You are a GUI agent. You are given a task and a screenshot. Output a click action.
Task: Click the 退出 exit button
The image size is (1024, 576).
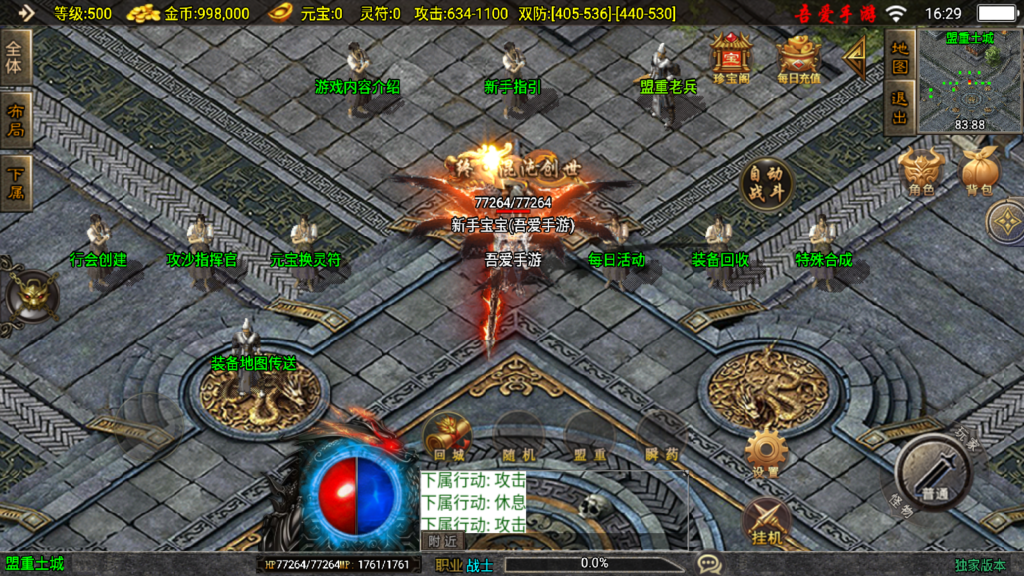pyautogui.click(x=899, y=109)
